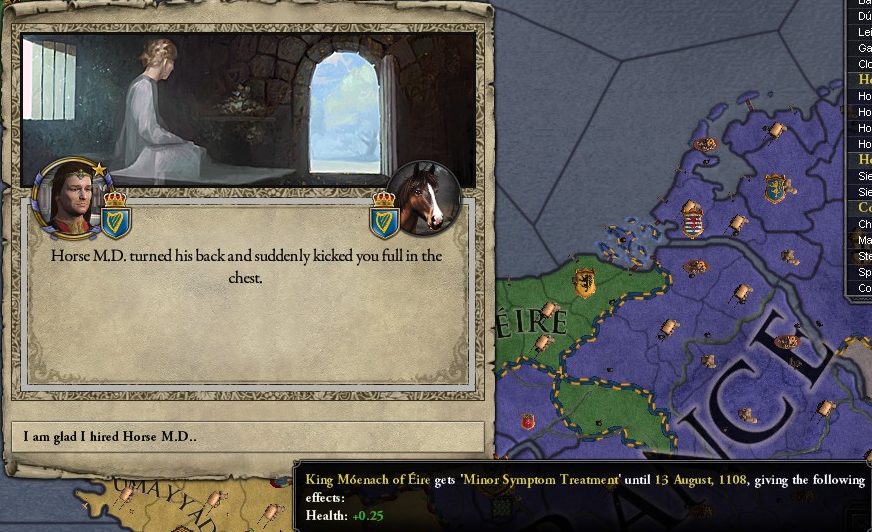Open the Horse M.D. horse portrait
The height and width of the screenshot is (532, 872).
click(x=424, y=197)
